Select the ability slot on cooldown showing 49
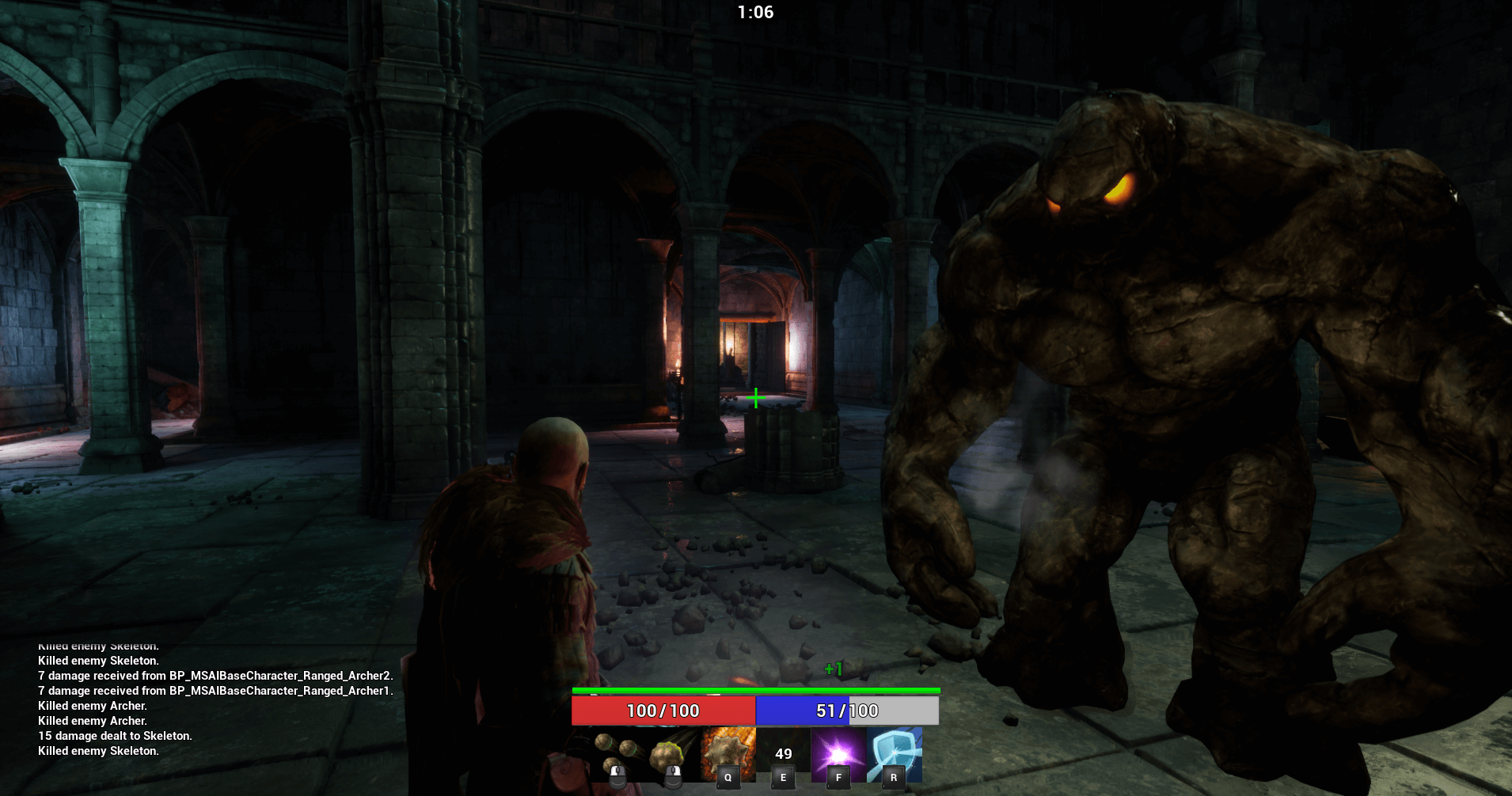 coord(783,755)
